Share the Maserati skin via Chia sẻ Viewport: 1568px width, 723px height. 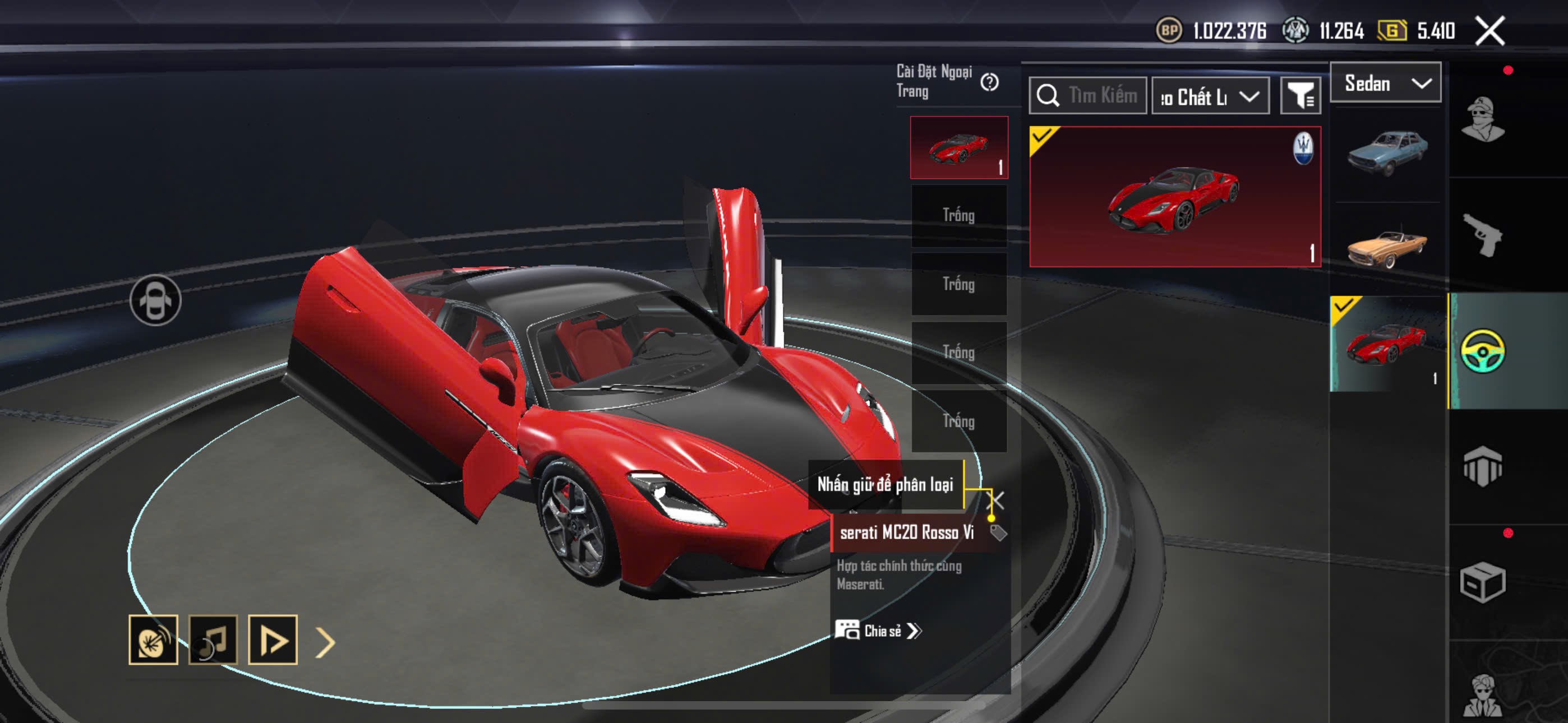click(x=878, y=631)
